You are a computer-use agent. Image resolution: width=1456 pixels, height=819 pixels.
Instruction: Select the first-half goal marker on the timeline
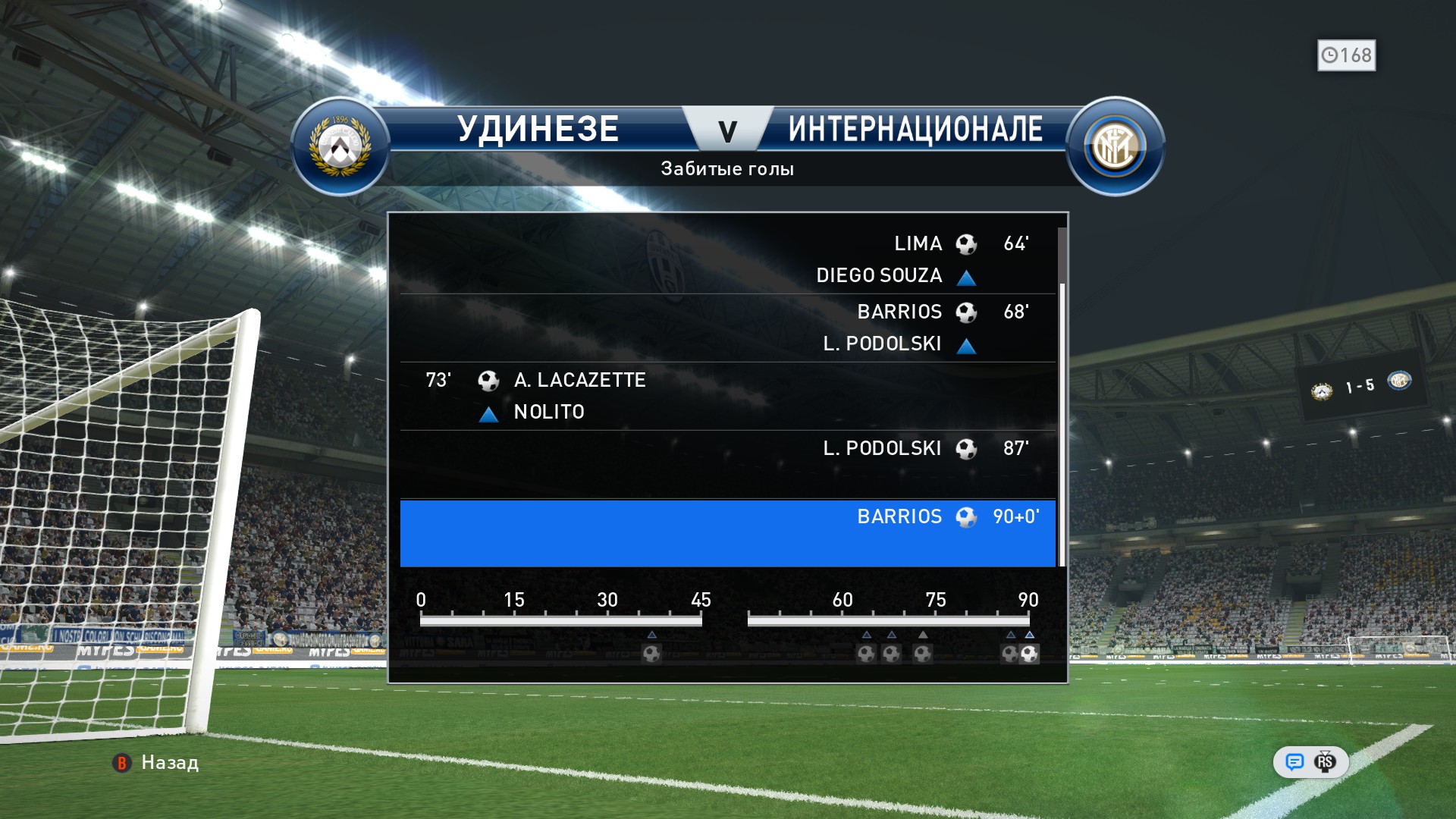coord(651,653)
